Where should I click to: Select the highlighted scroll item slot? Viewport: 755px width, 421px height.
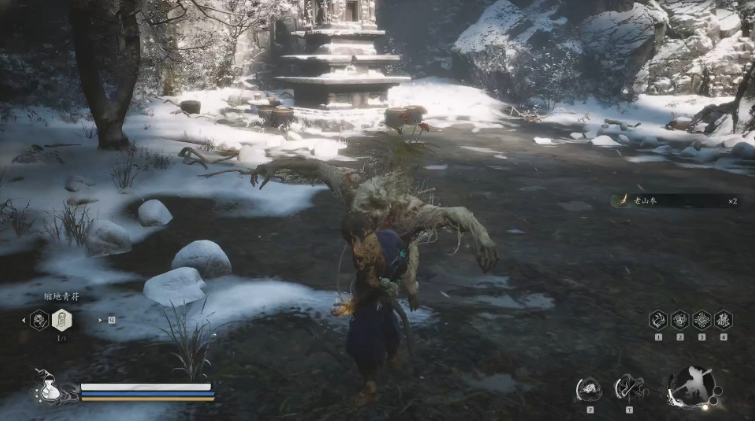(x=61, y=319)
